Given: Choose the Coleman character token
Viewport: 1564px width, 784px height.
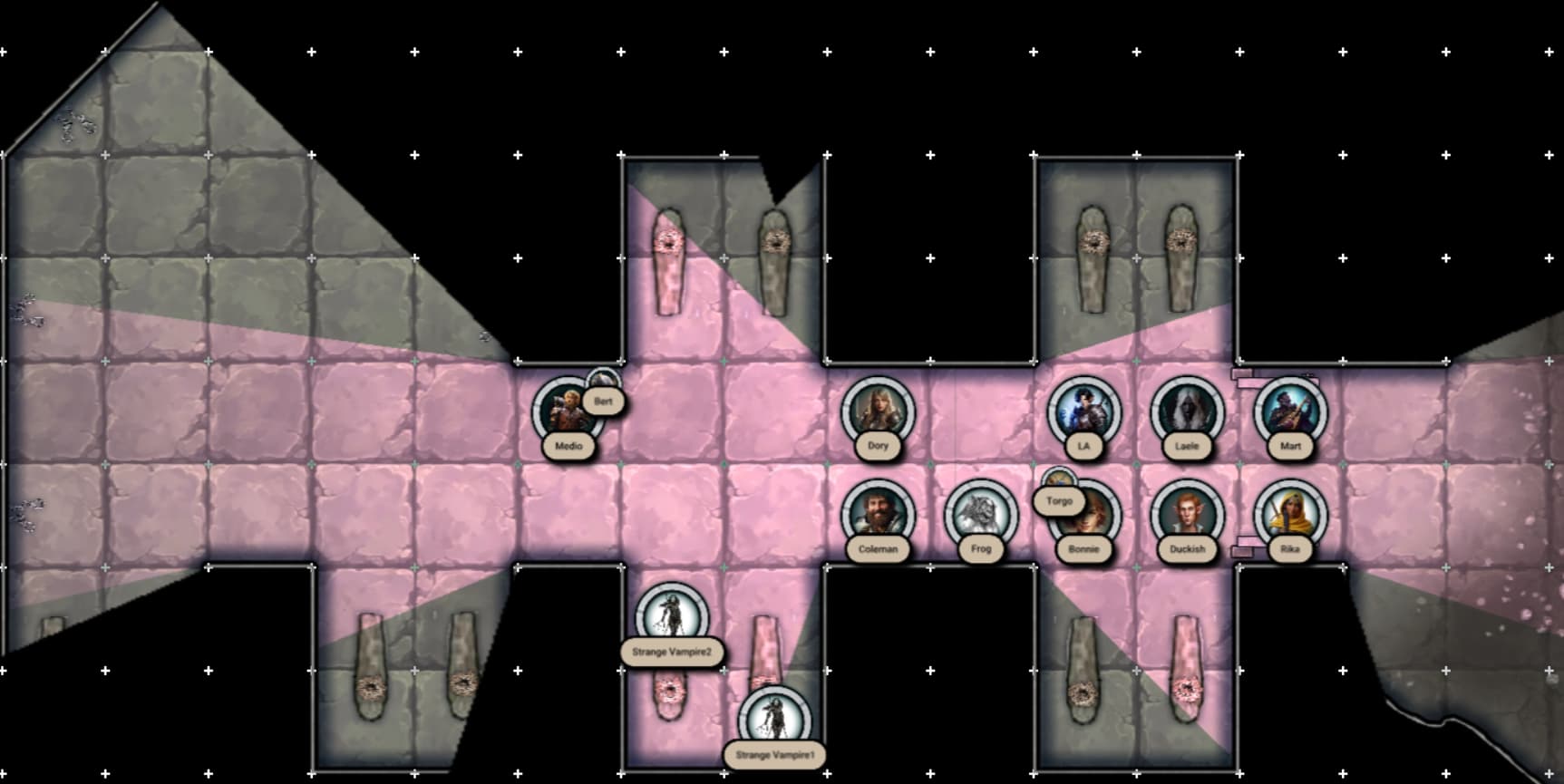Looking at the screenshot, I should 878,514.
